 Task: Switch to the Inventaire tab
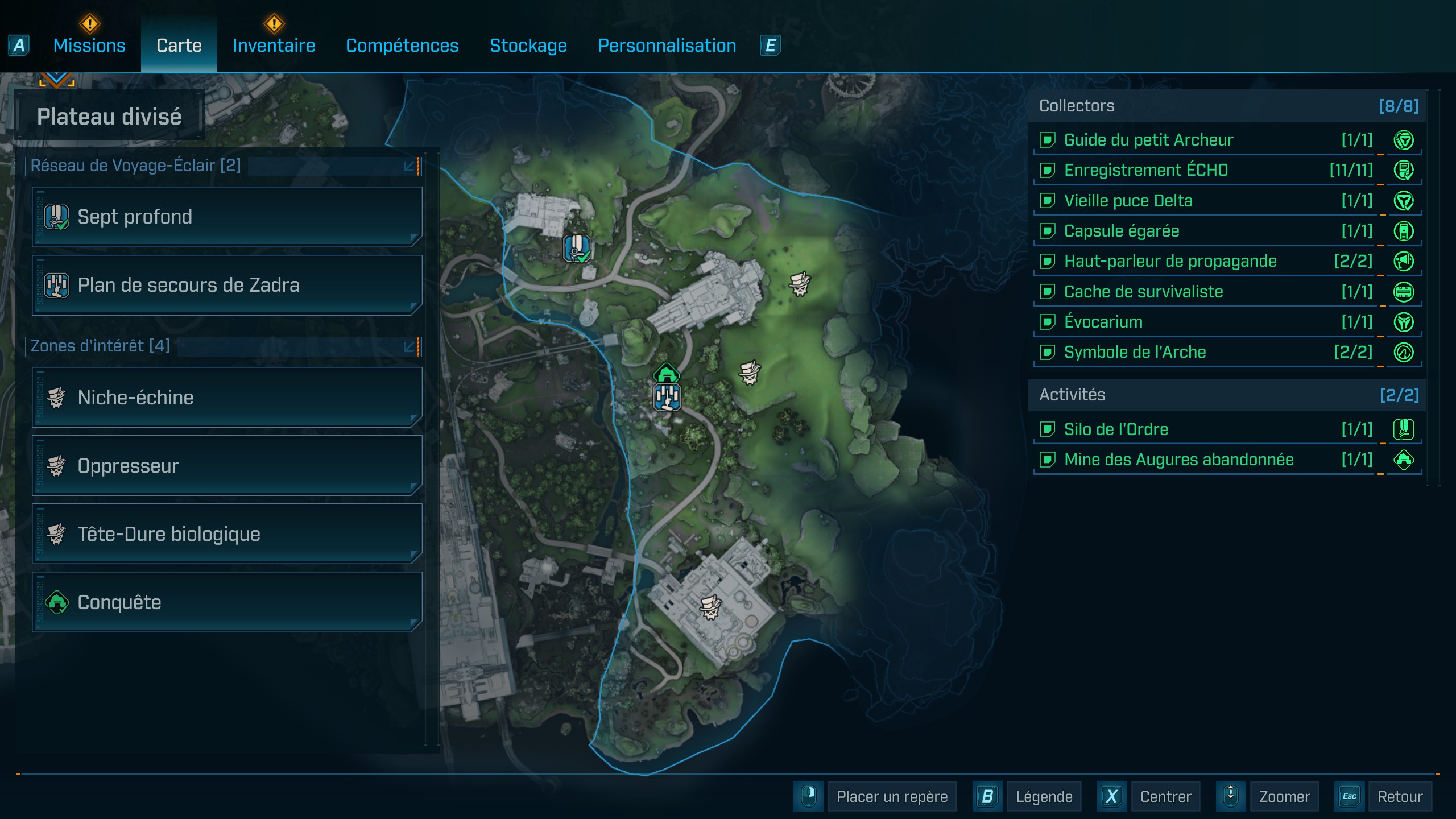point(274,45)
